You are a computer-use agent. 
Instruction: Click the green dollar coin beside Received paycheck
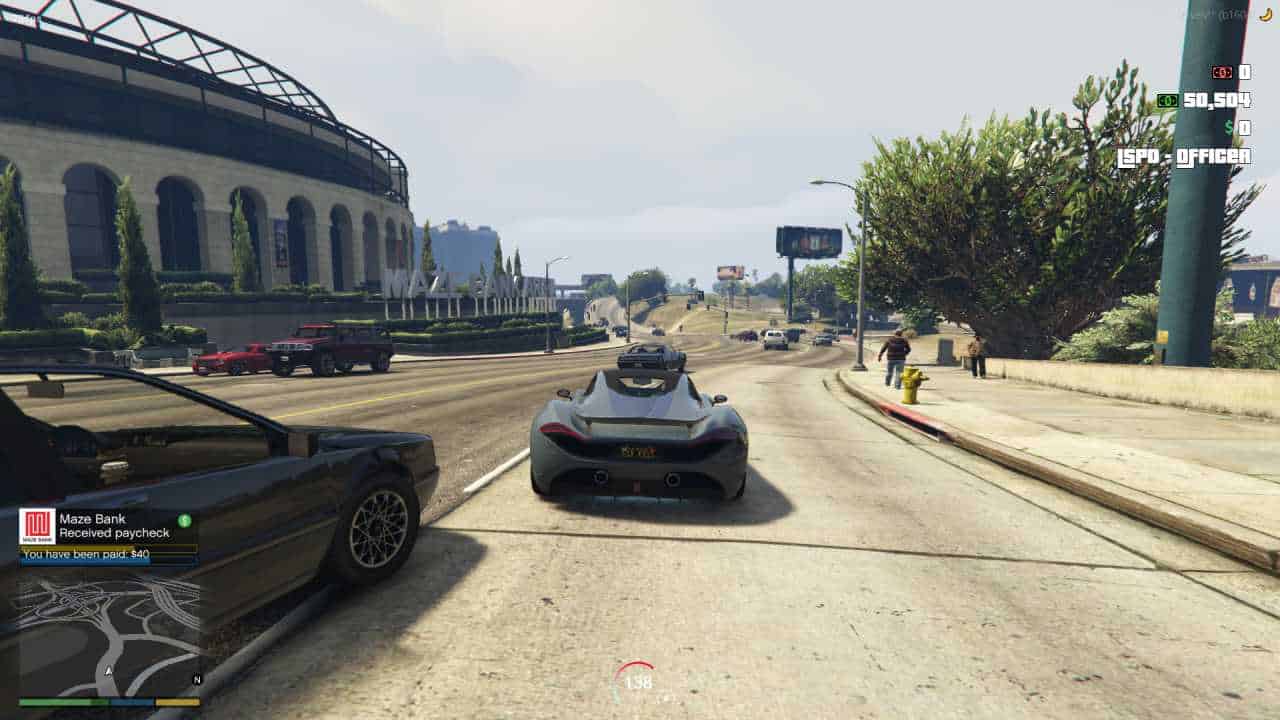(185, 519)
